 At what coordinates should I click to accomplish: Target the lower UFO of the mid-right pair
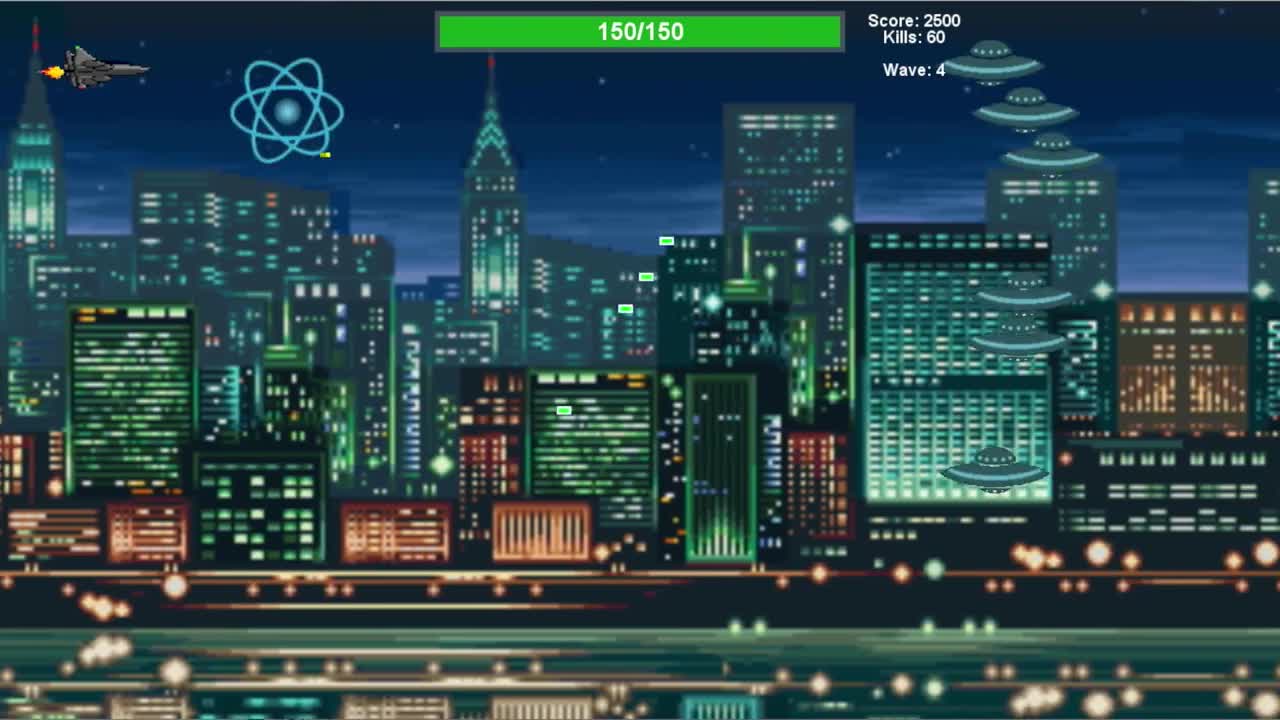pos(1018,335)
